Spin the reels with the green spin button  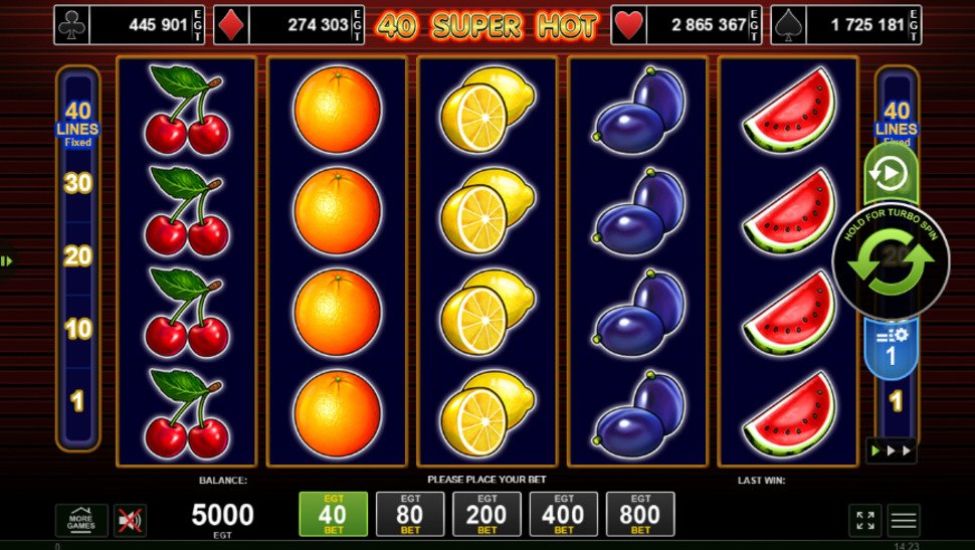click(891, 264)
